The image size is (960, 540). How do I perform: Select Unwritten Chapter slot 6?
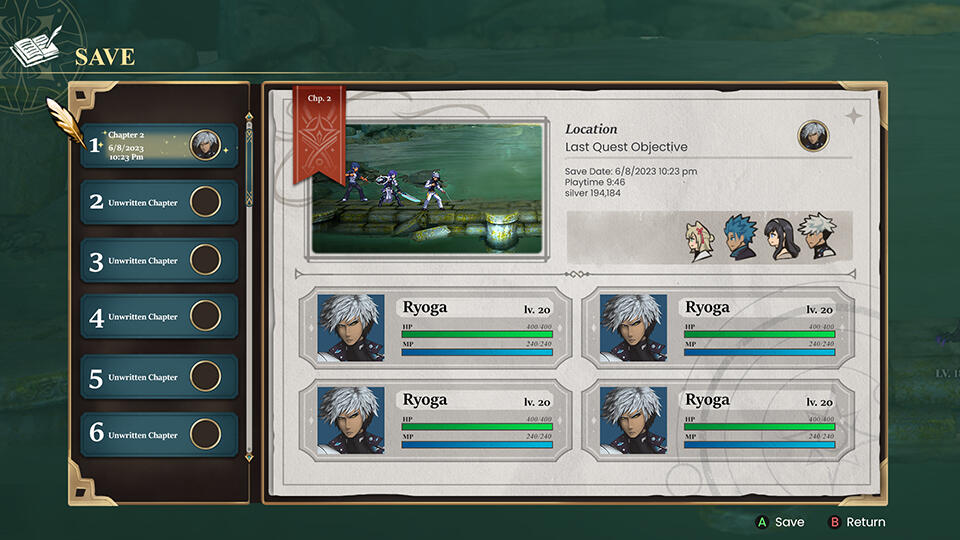coord(158,435)
